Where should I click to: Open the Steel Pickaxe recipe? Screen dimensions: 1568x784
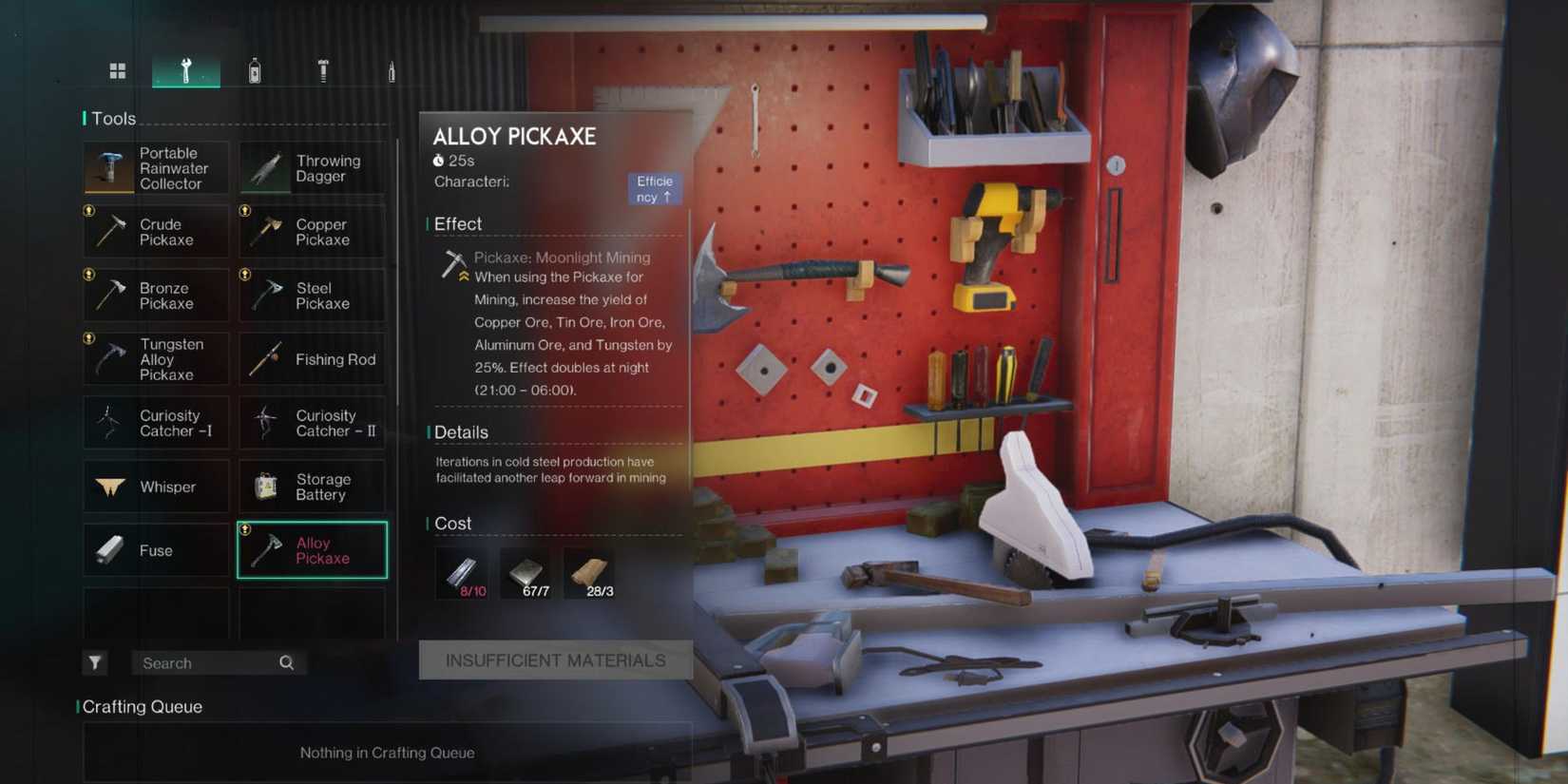[312, 296]
